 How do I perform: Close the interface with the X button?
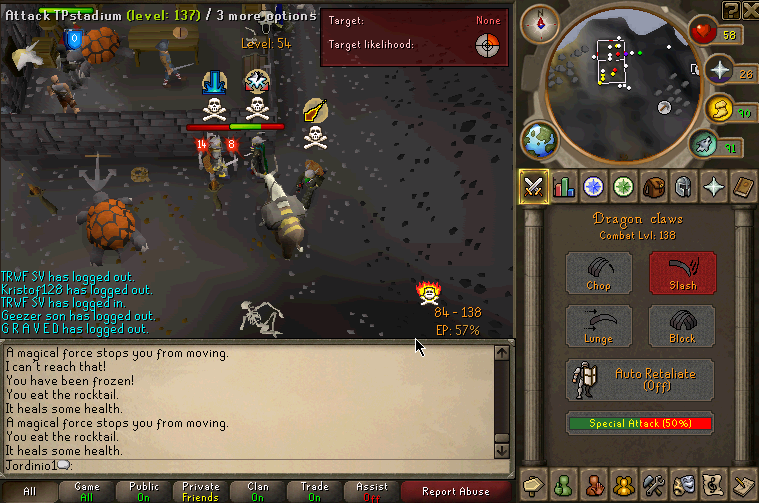(749, 10)
